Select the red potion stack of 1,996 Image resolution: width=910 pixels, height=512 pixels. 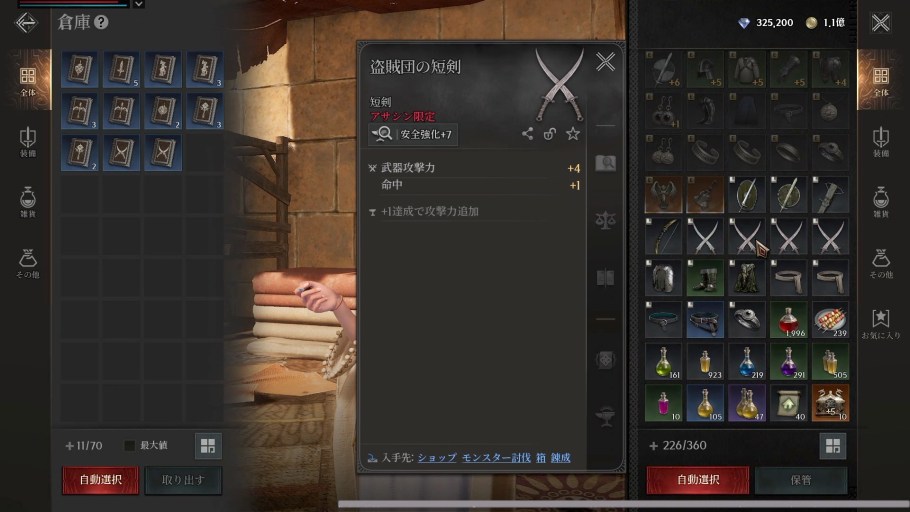[788, 320]
